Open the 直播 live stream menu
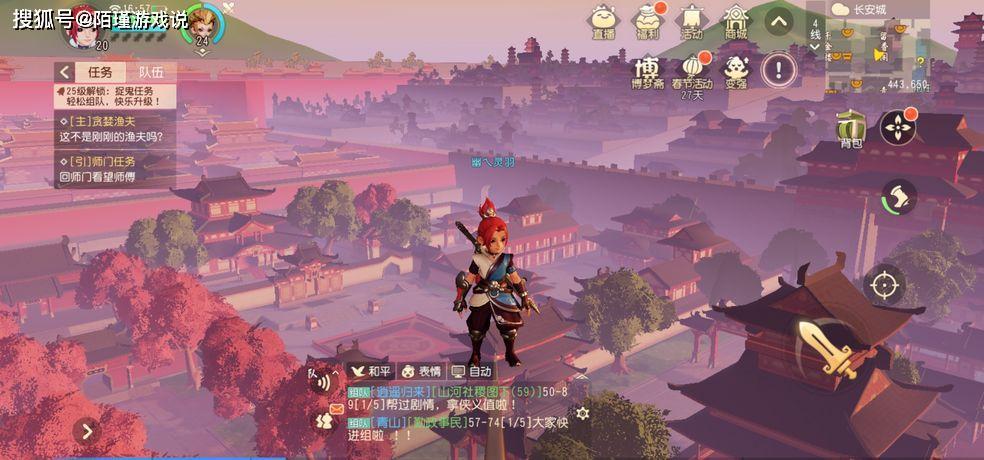This screenshot has height=460, width=984. tap(603, 20)
